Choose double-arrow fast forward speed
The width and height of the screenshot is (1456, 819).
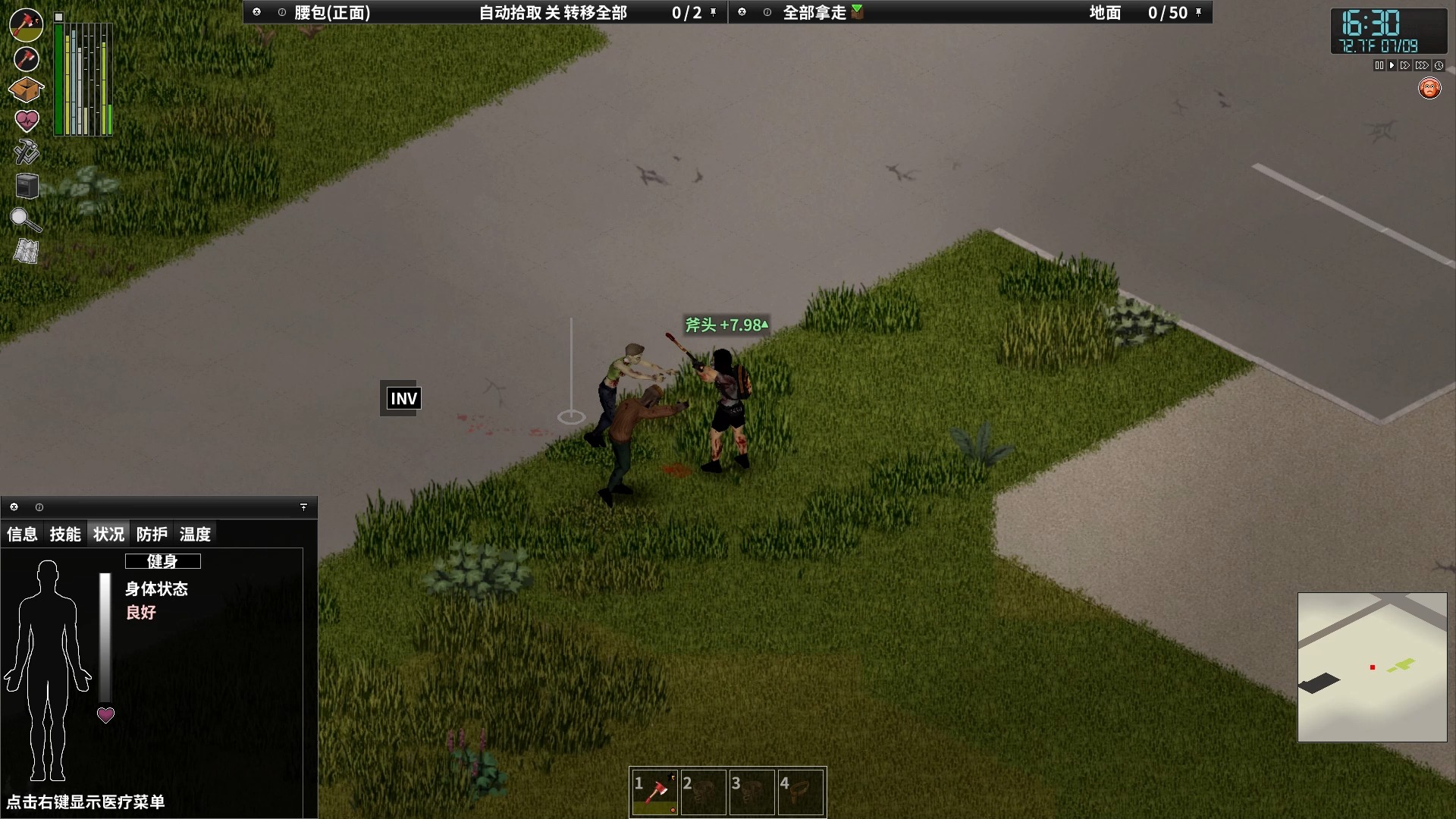pyautogui.click(x=1405, y=66)
